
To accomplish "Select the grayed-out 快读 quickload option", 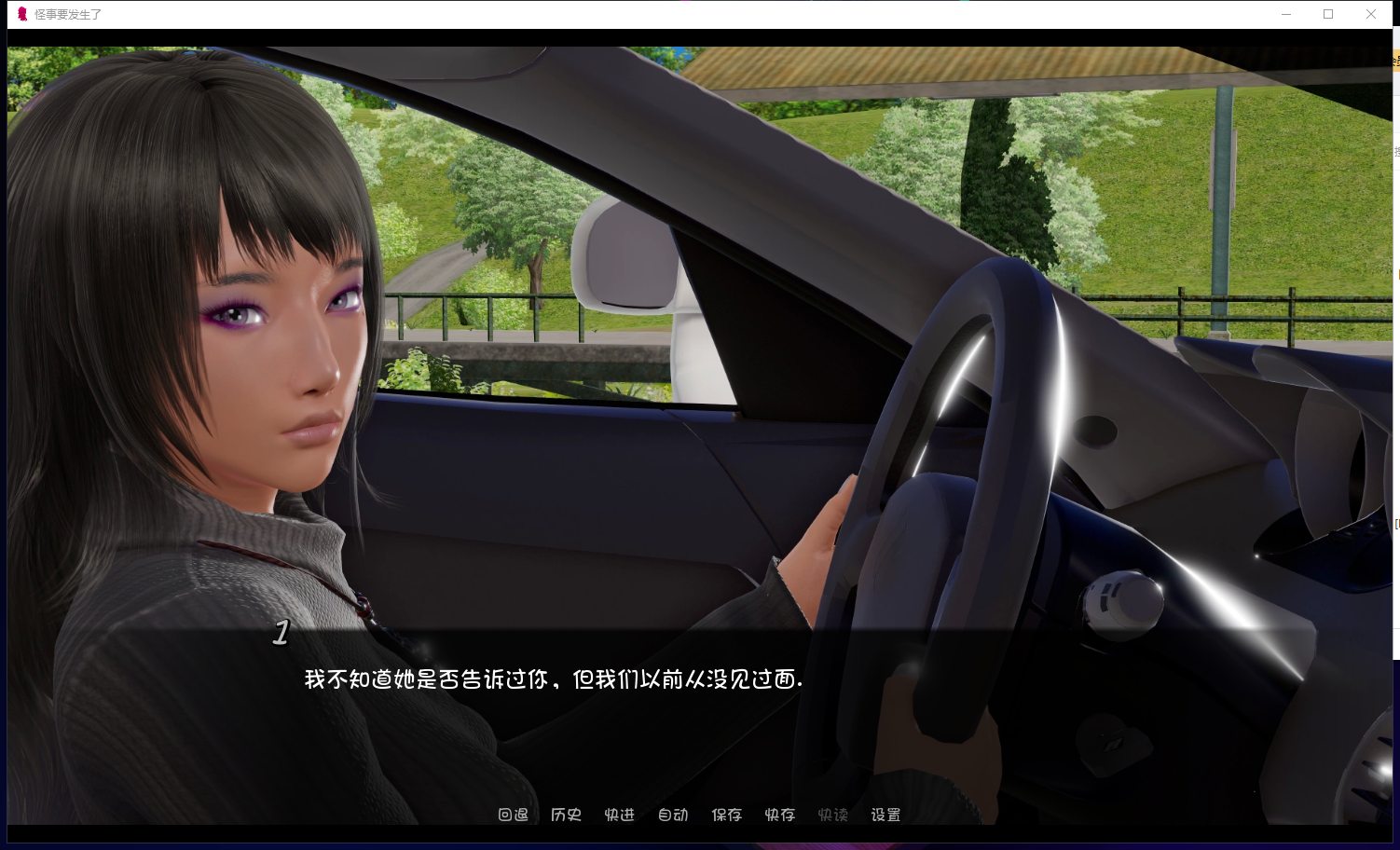I will tap(832, 815).
